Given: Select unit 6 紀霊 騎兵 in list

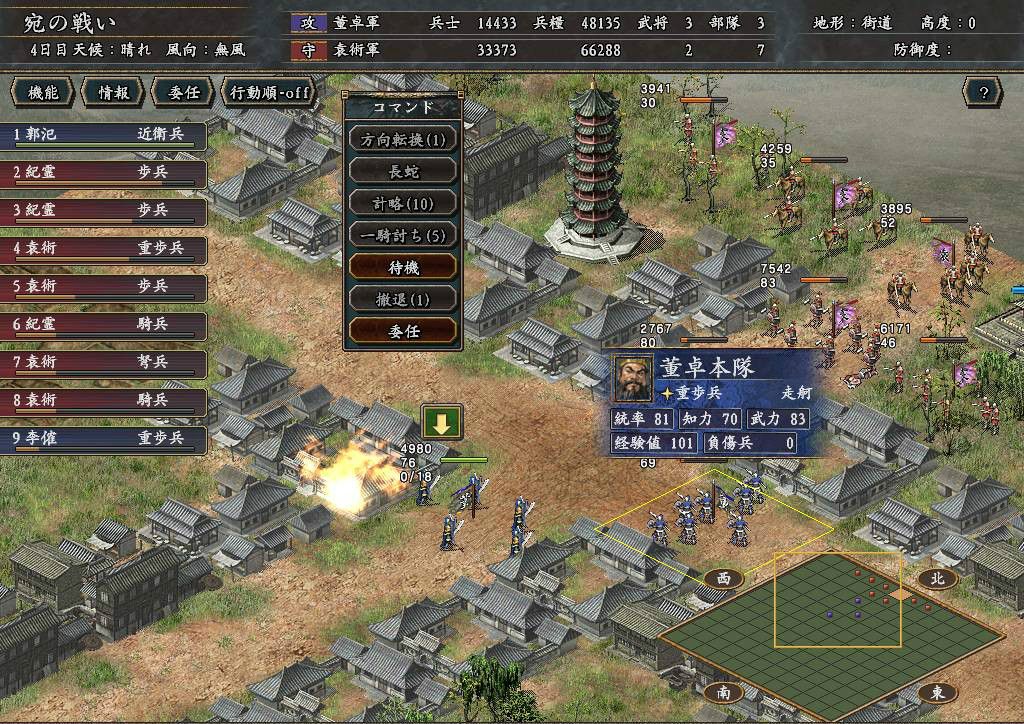Looking at the screenshot, I should tap(103, 325).
